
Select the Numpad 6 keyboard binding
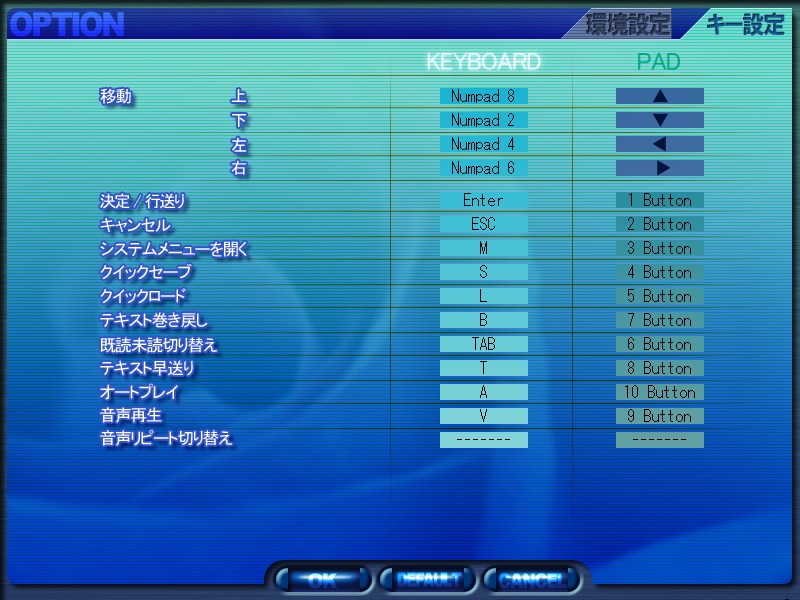[483, 168]
